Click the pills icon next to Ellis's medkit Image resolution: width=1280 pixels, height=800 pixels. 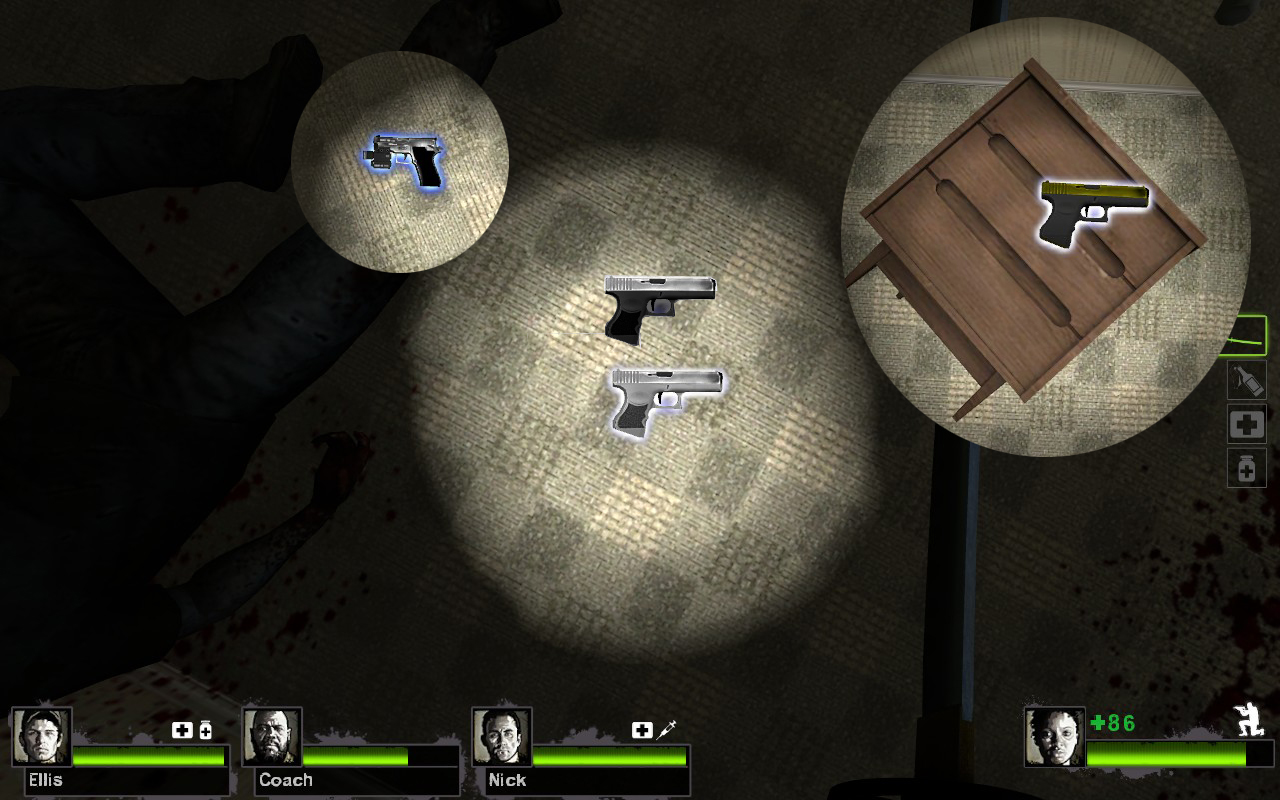coord(204,731)
